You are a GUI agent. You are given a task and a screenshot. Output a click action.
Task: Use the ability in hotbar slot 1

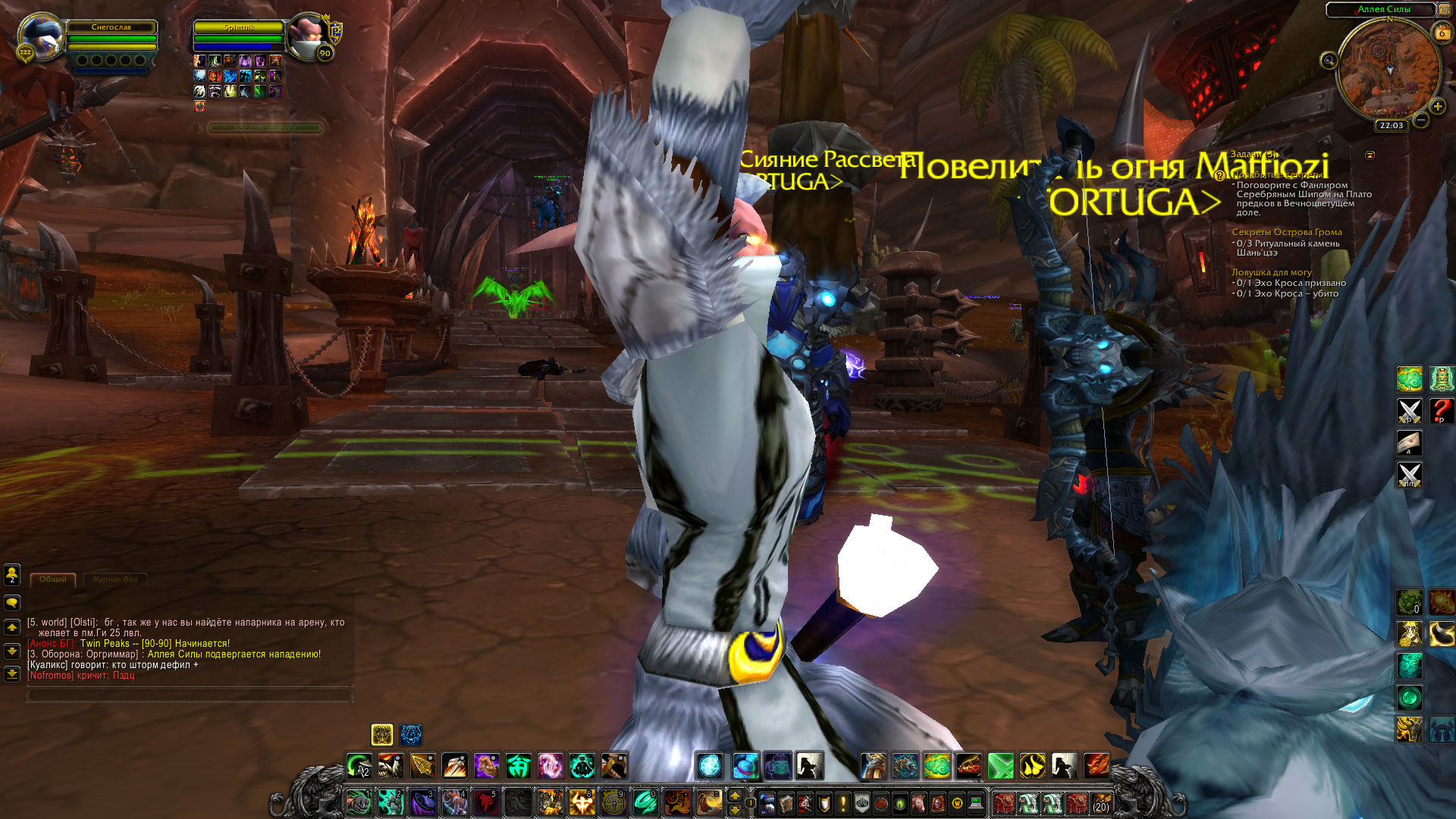click(359, 802)
